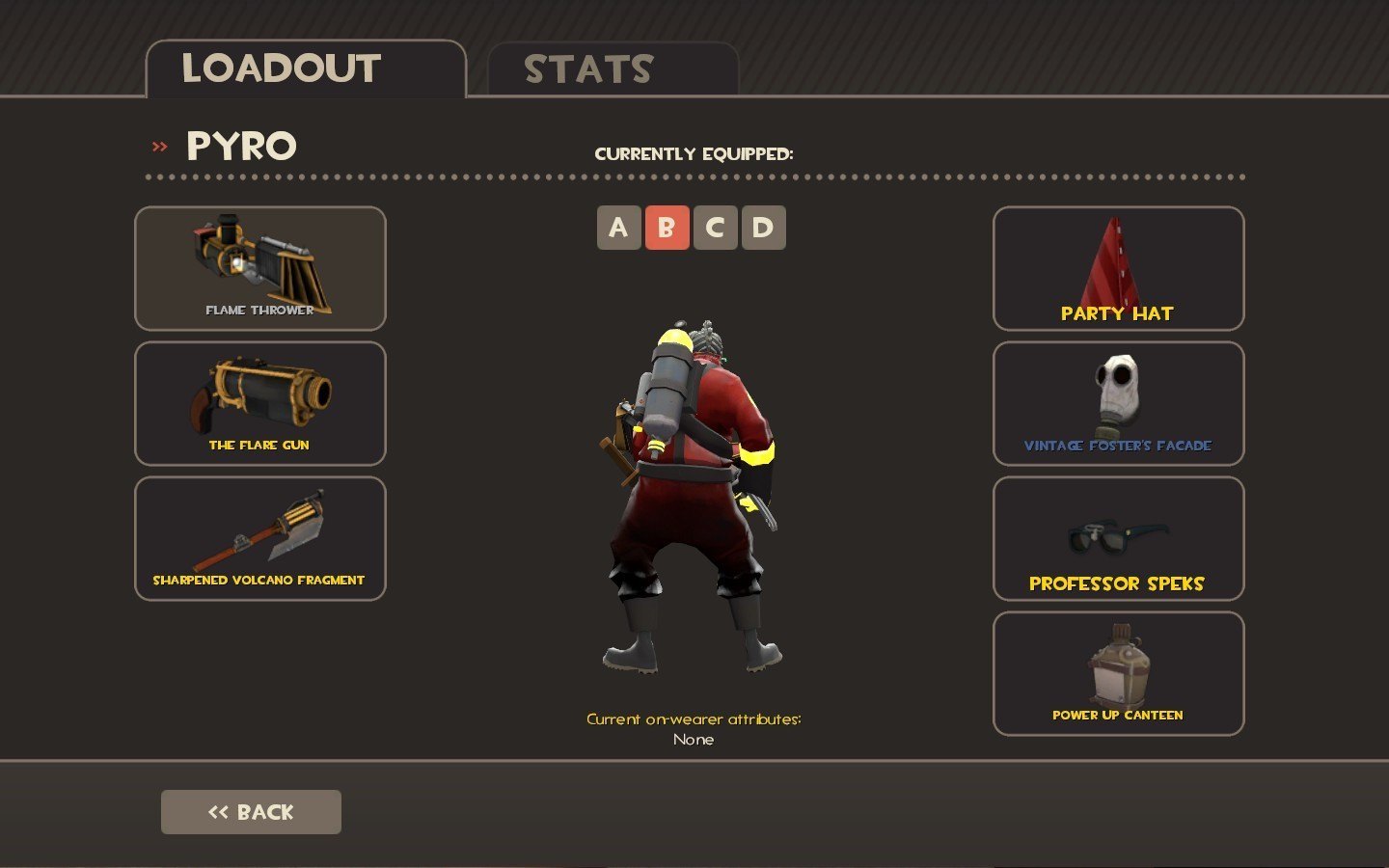Choose the Professor Speks cosmetic slot
Image resolution: width=1389 pixels, height=868 pixels.
point(1118,538)
